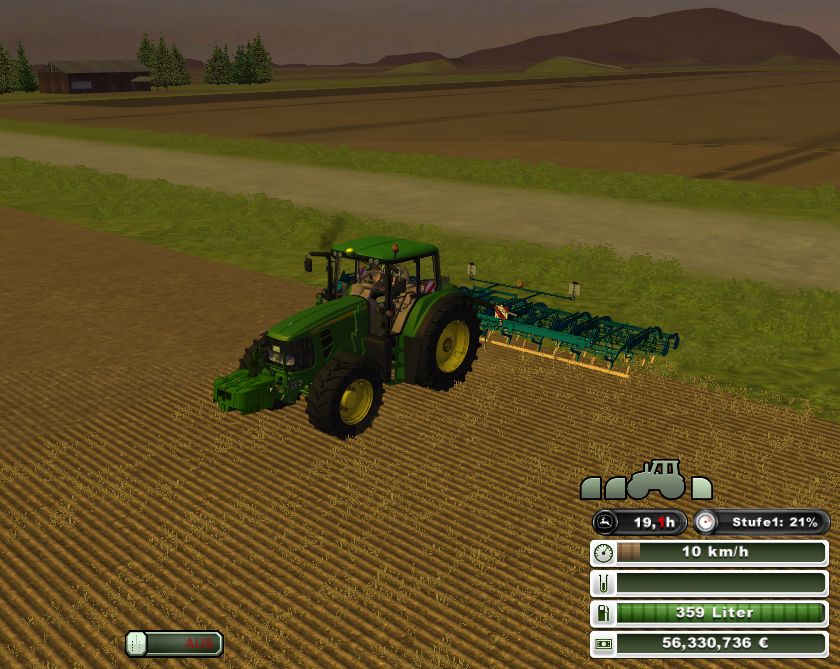
Task: Click the highlighted light-green attachment silhouette
Action: 702,488
